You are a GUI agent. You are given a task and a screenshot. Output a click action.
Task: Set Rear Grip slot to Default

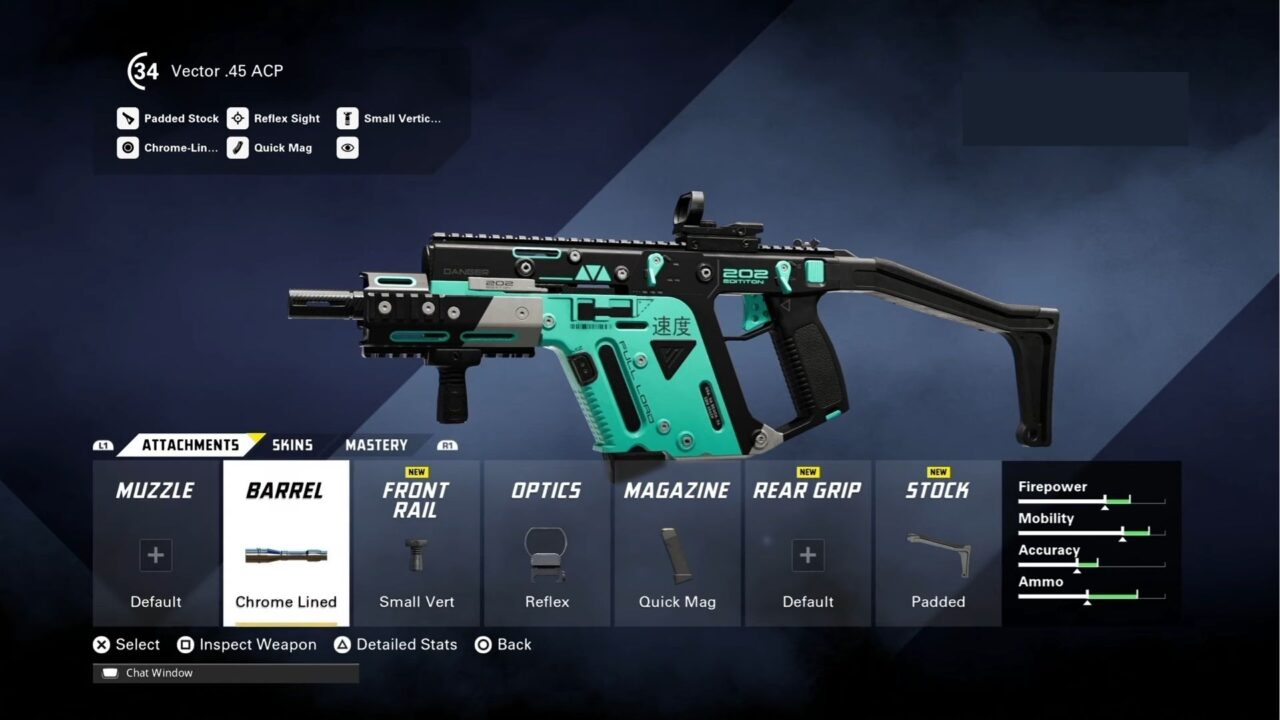point(808,556)
